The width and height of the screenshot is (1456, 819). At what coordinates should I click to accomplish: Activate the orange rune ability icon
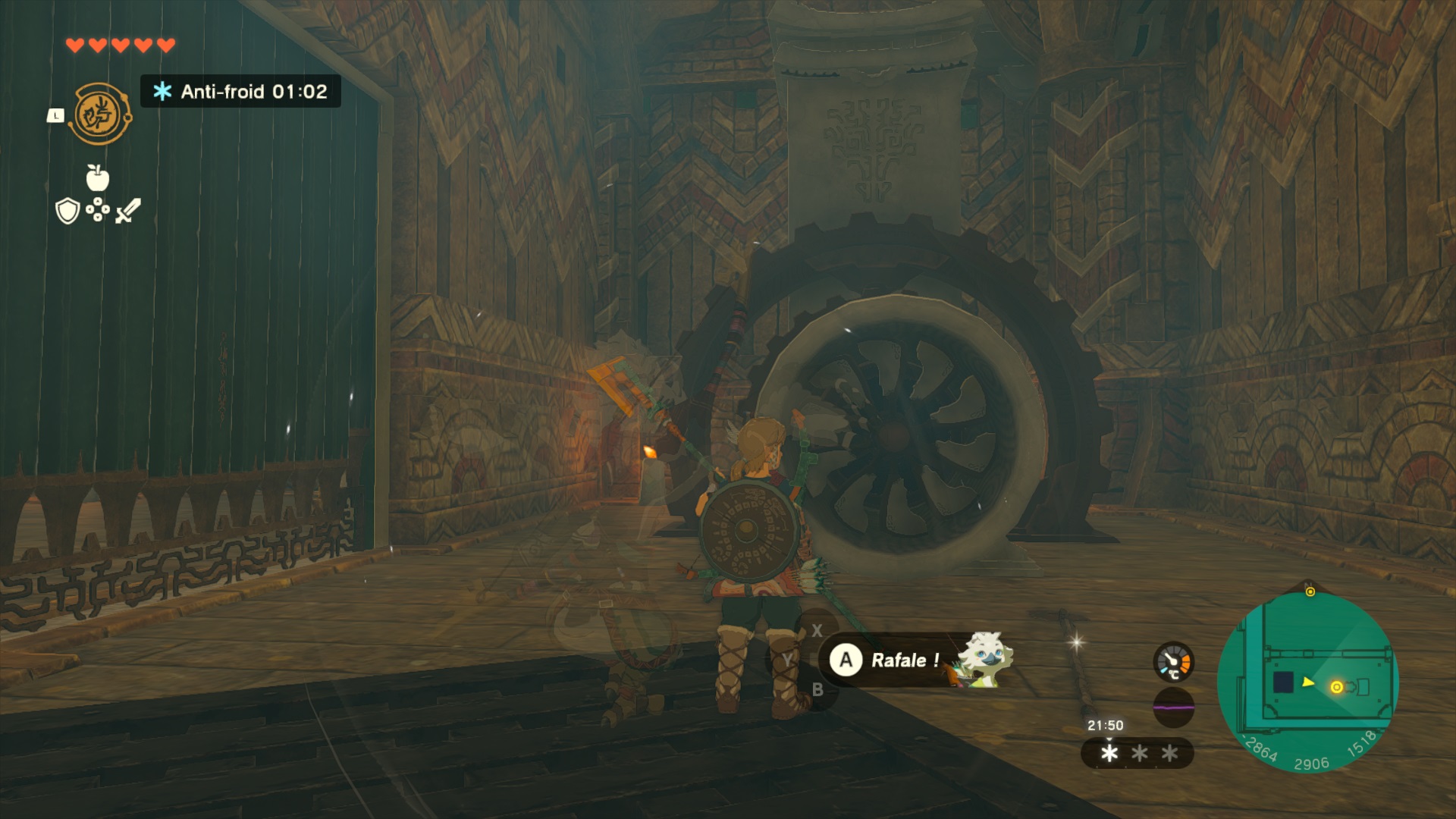click(x=99, y=115)
